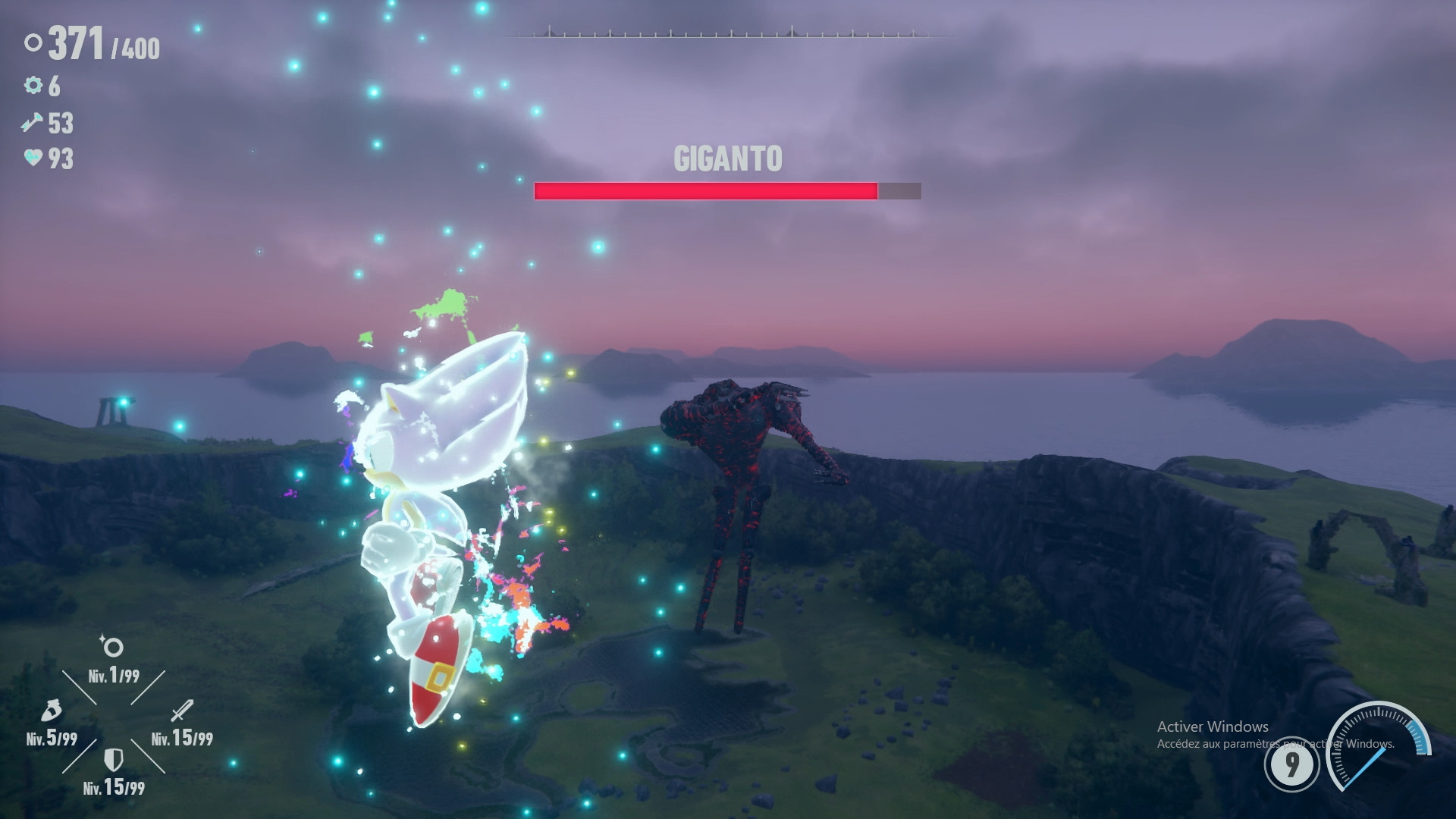This screenshot has width=1456, height=819.
Task: Click the portal gear counter icon
Action: click(x=33, y=86)
